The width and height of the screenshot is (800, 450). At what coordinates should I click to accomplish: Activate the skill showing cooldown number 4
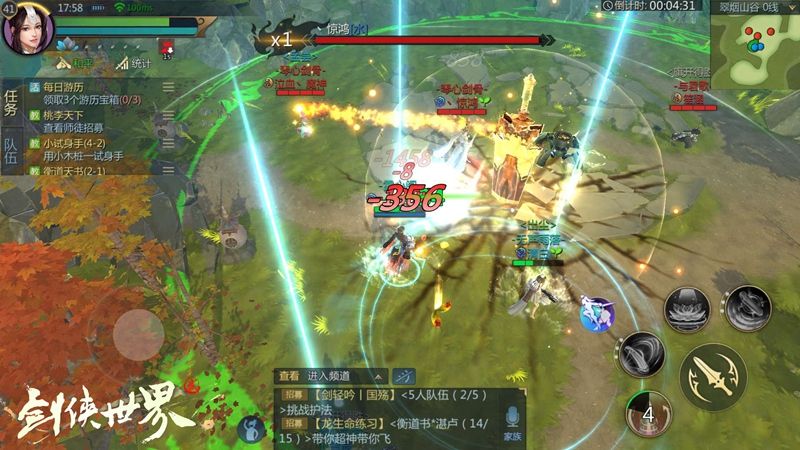pyautogui.click(x=647, y=411)
